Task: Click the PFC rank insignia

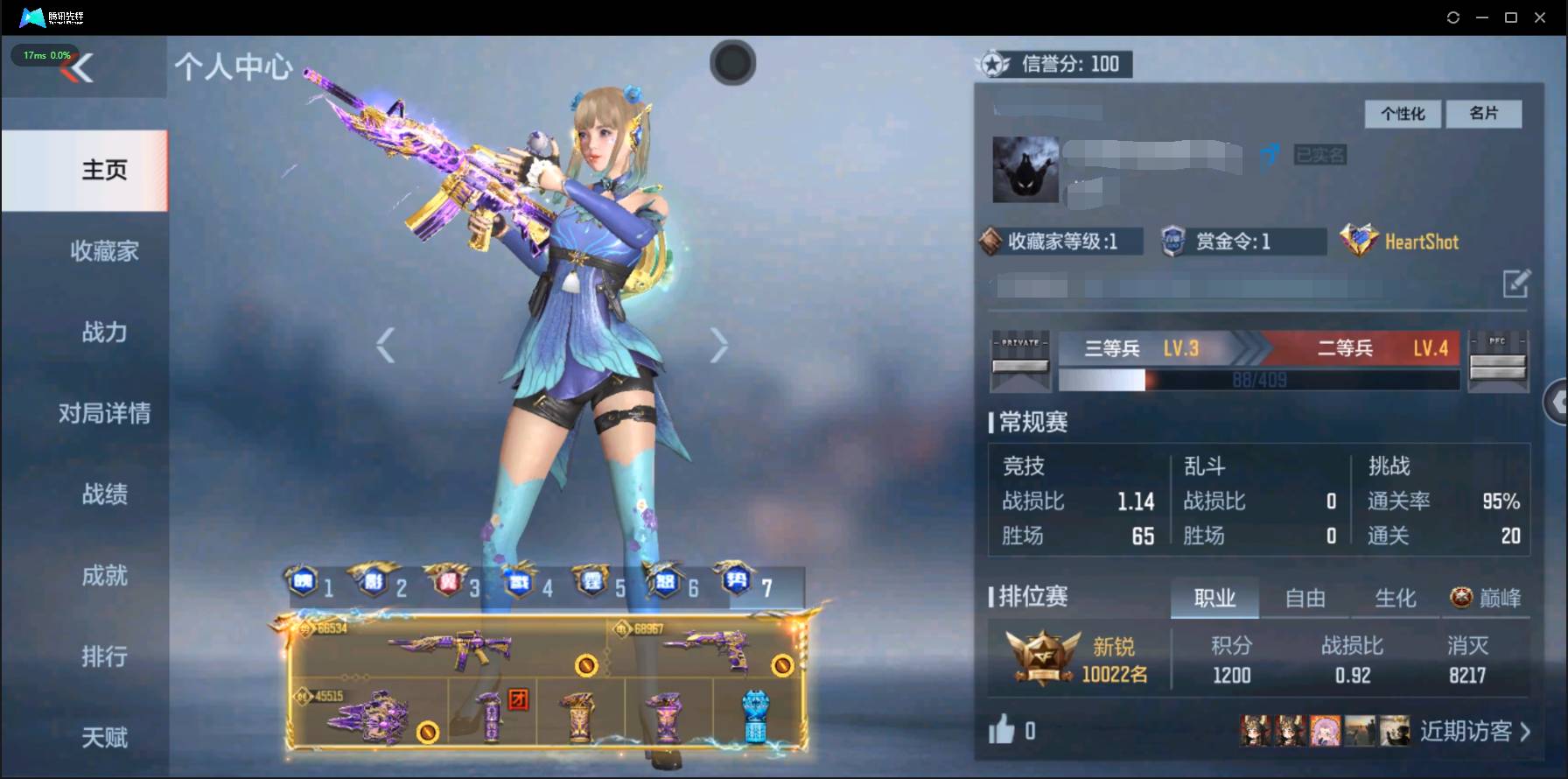Action: pyautogui.click(x=1498, y=361)
